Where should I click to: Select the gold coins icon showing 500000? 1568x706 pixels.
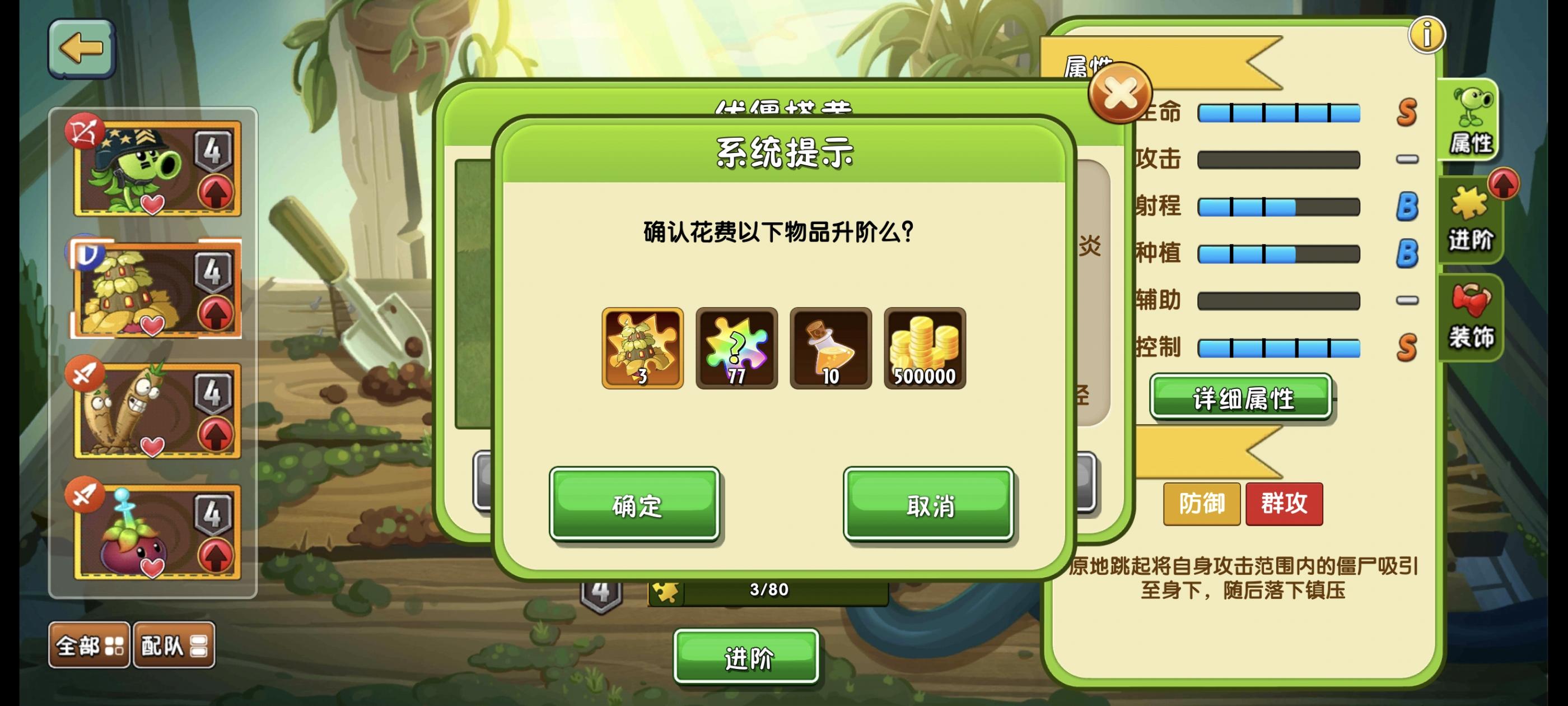pos(925,348)
